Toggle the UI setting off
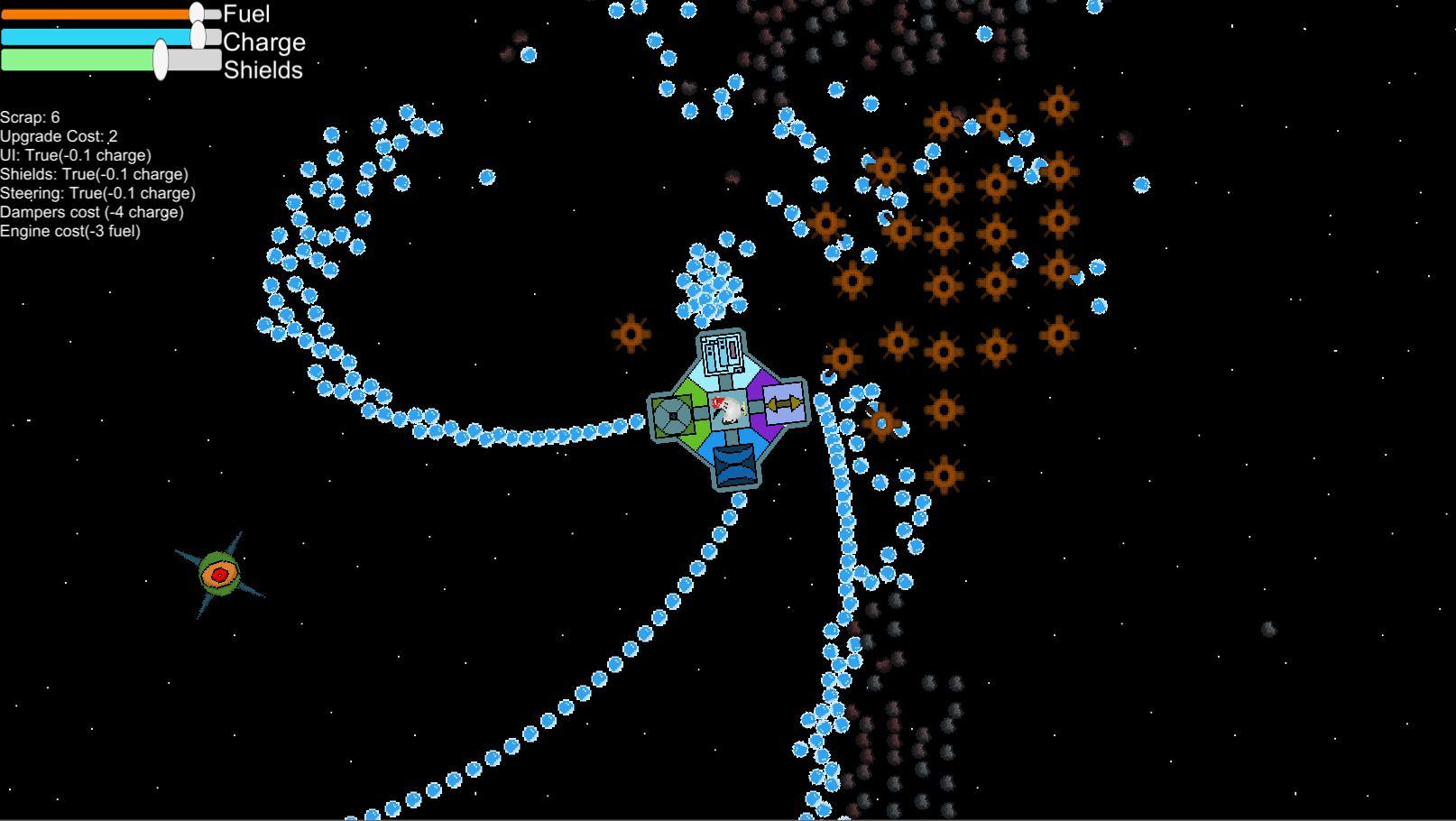The width and height of the screenshot is (1456, 821). 77,154
